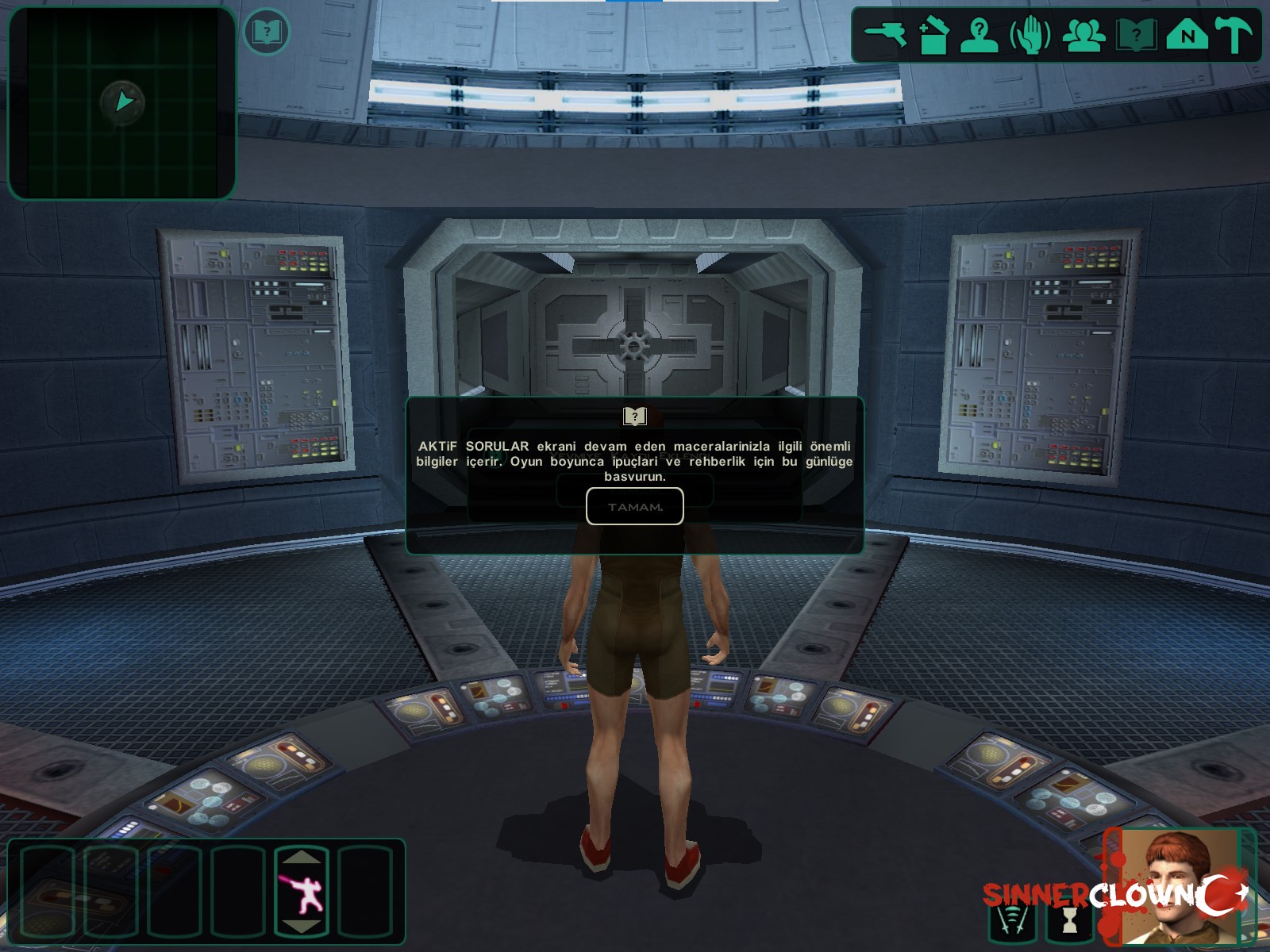The width and height of the screenshot is (1270, 952).
Task: Open the inventory box icon
Action: pyautogui.click(x=933, y=36)
